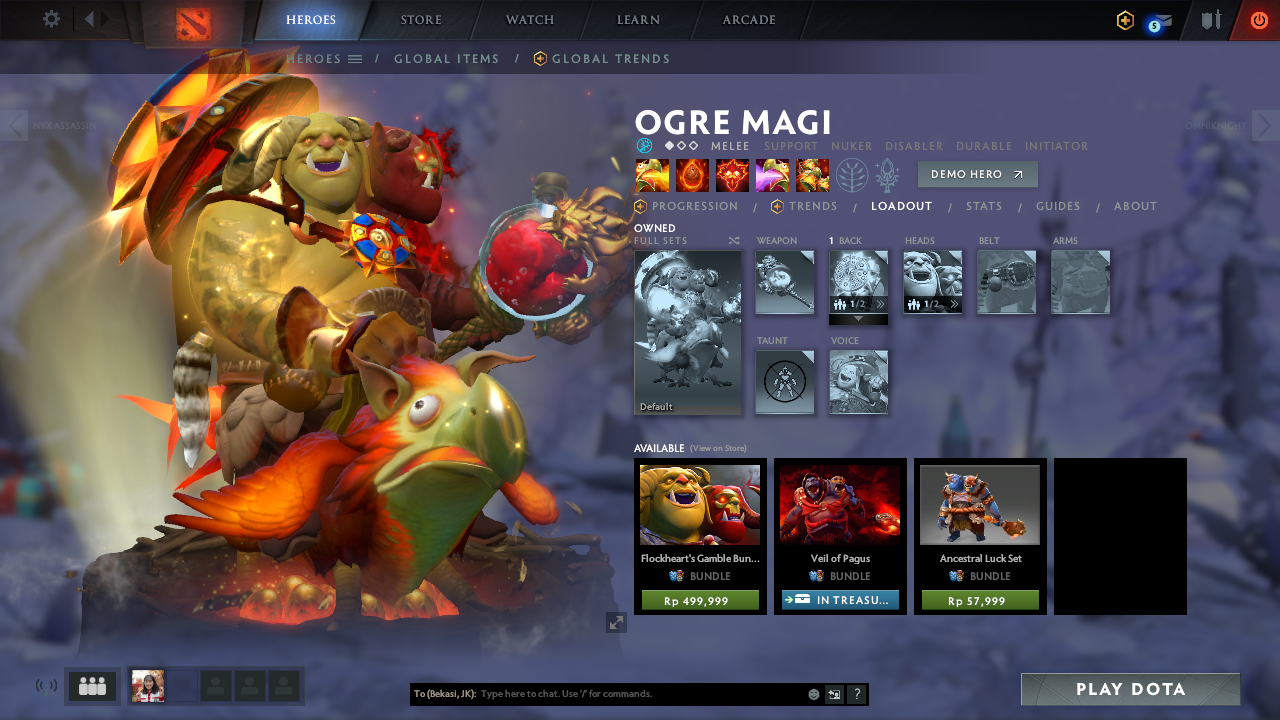Launch Demo Hero mode
1280x720 pixels.
(977, 174)
